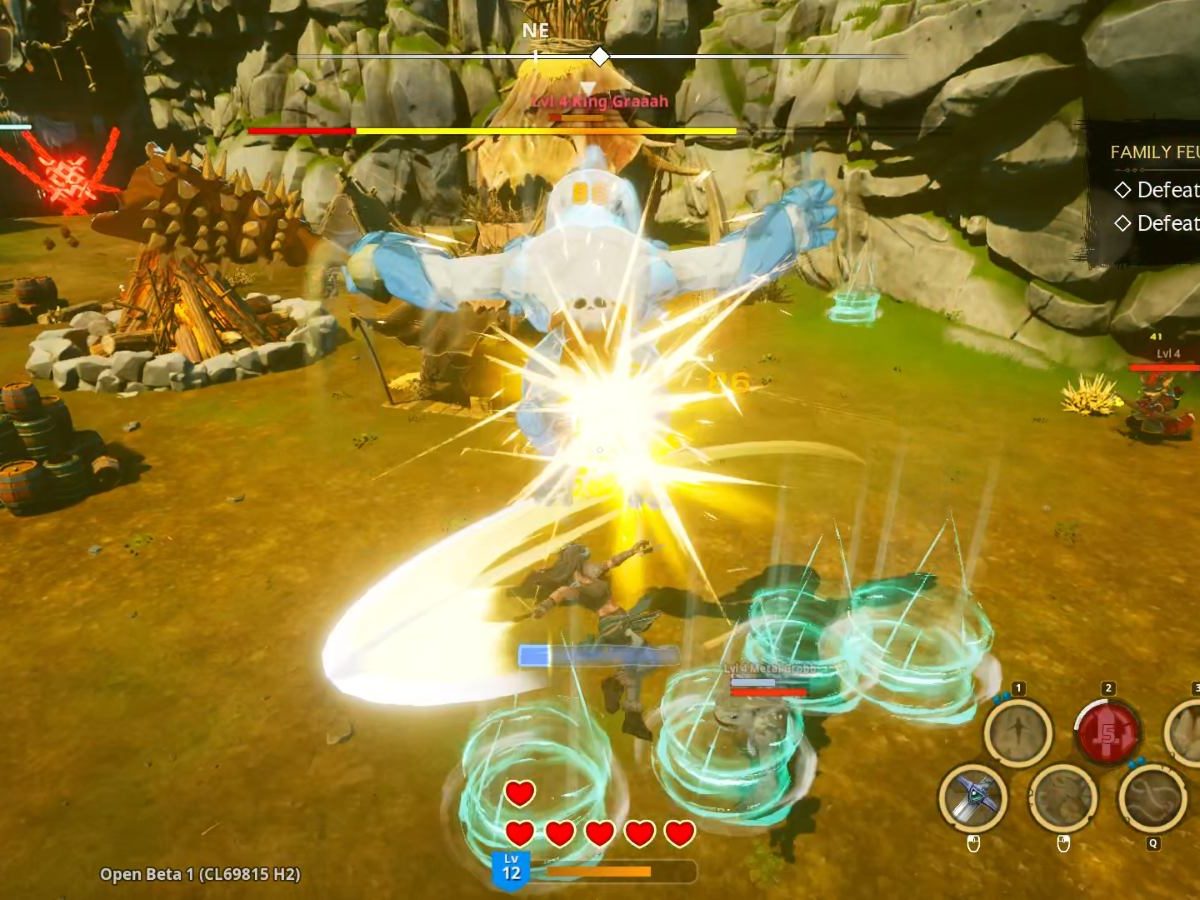This screenshot has height=900, width=1200.
Task: Trigger the Q ability with wavy lines
Action: (x=1152, y=797)
